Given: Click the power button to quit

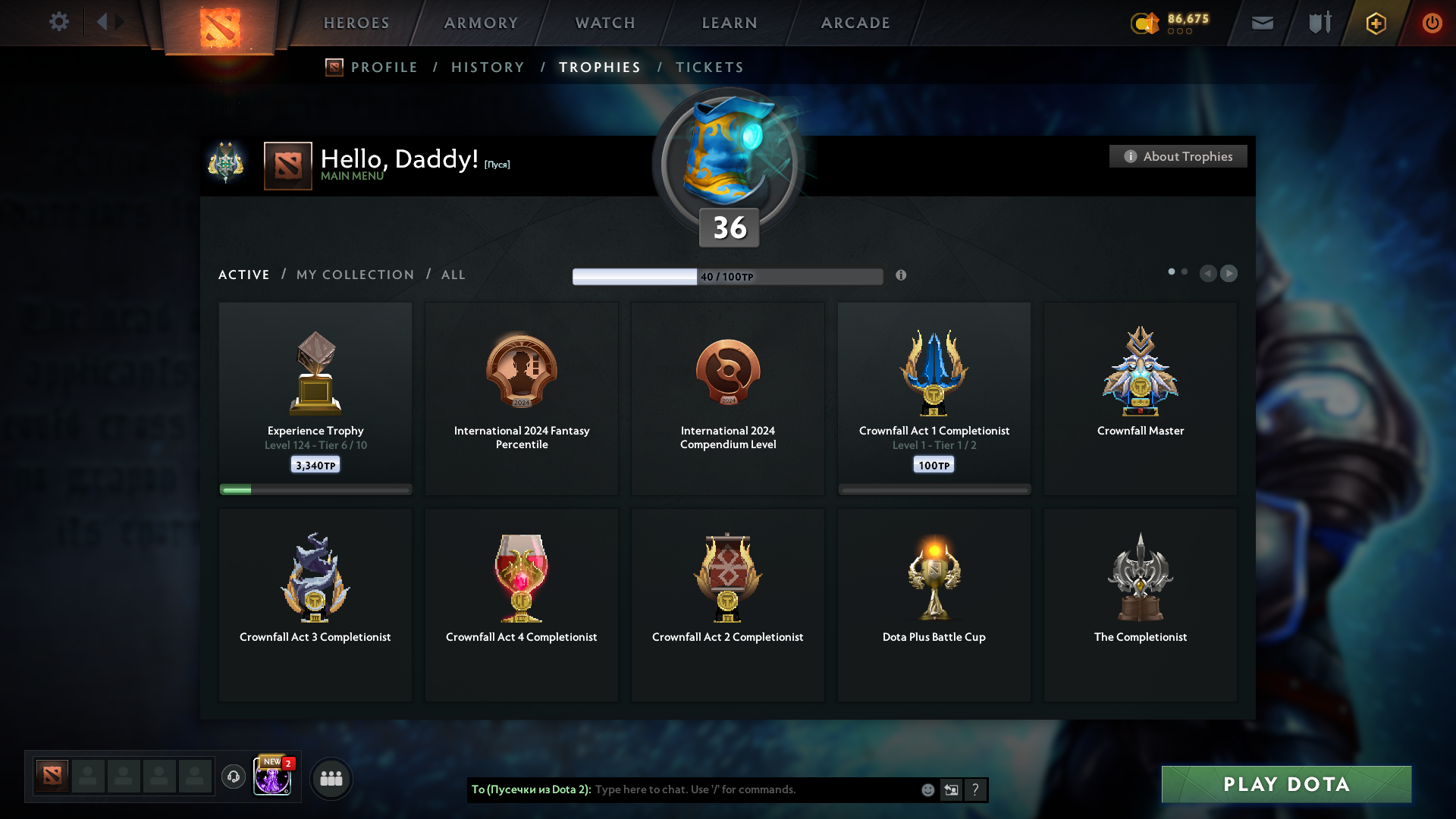Looking at the screenshot, I should (1432, 23).
